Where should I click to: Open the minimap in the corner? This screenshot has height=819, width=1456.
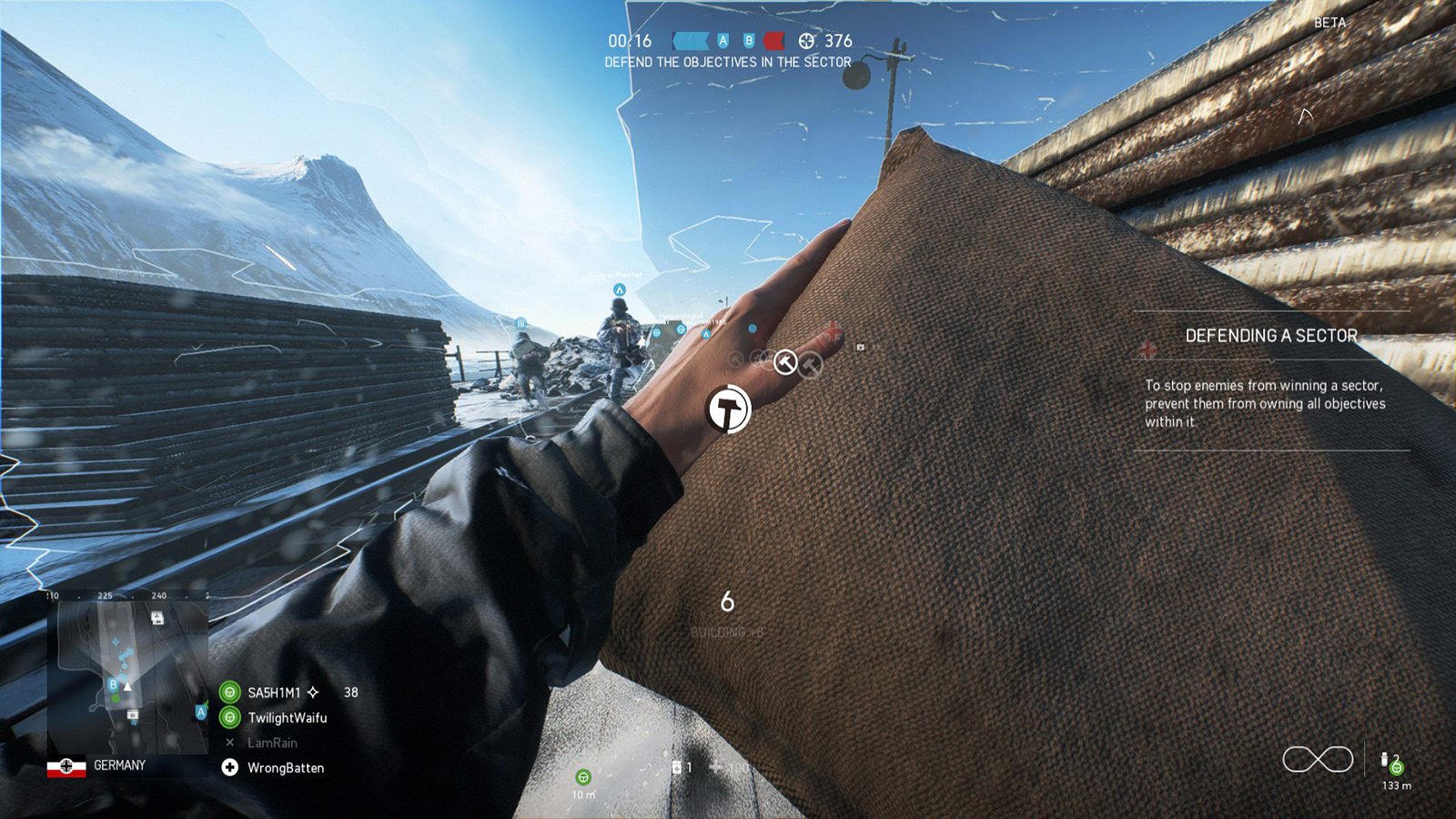pos(127,675)
